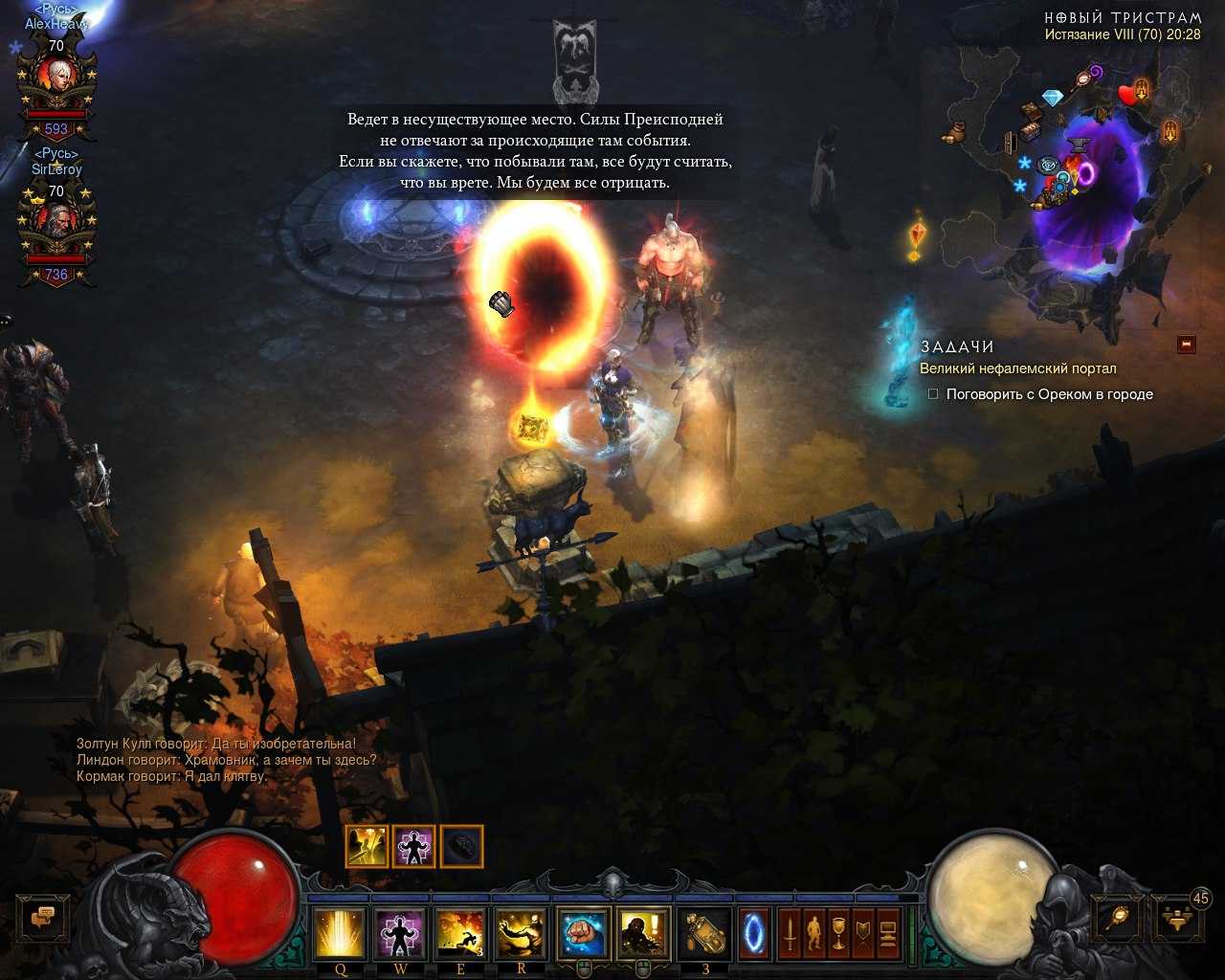1225x980 pixels.
Task: Use the purple glowing figure skill on W
Action: (400, 933)
